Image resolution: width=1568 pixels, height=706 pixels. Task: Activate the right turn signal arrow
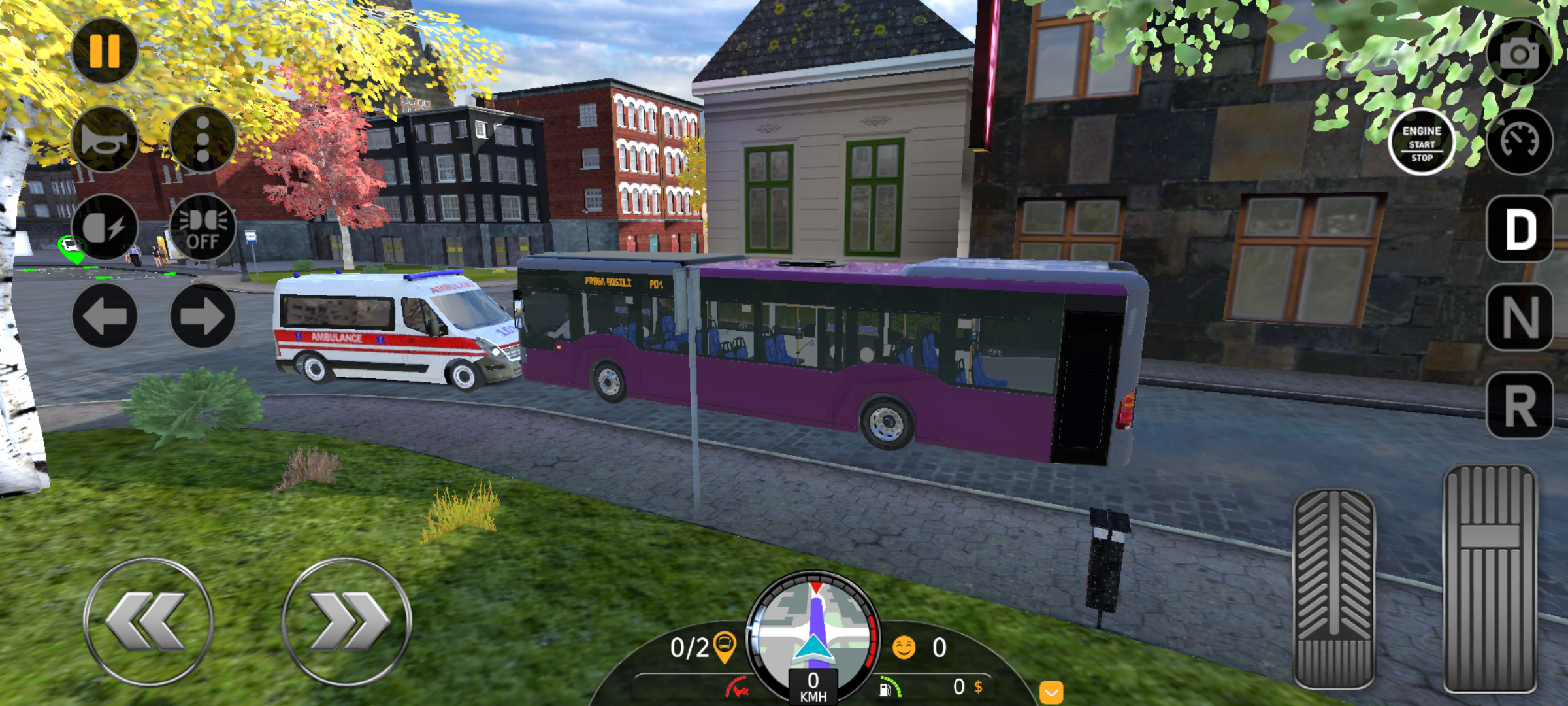coord(203,316)
